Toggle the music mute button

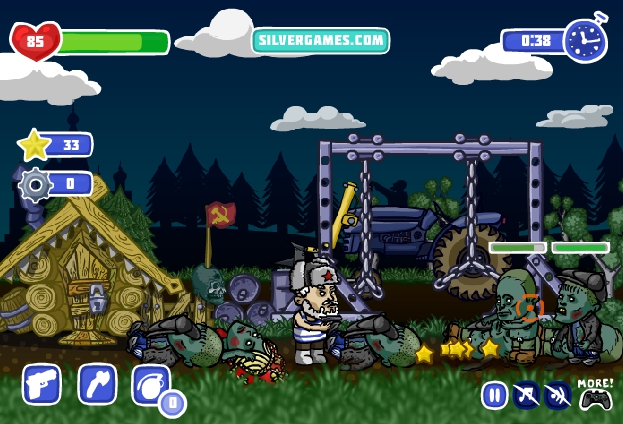[x=525, y=395]
